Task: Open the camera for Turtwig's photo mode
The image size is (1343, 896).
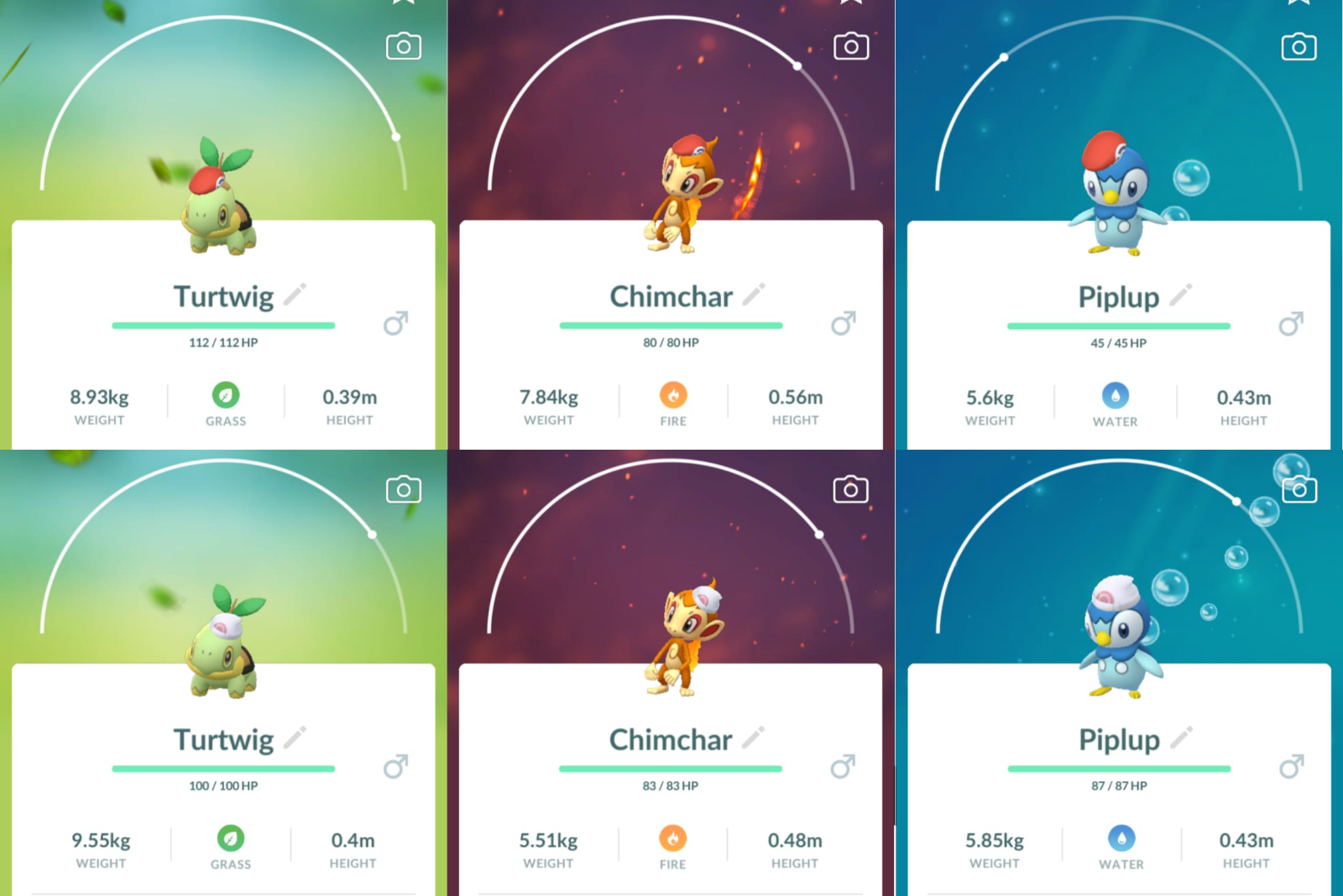Action: [403, 46]
